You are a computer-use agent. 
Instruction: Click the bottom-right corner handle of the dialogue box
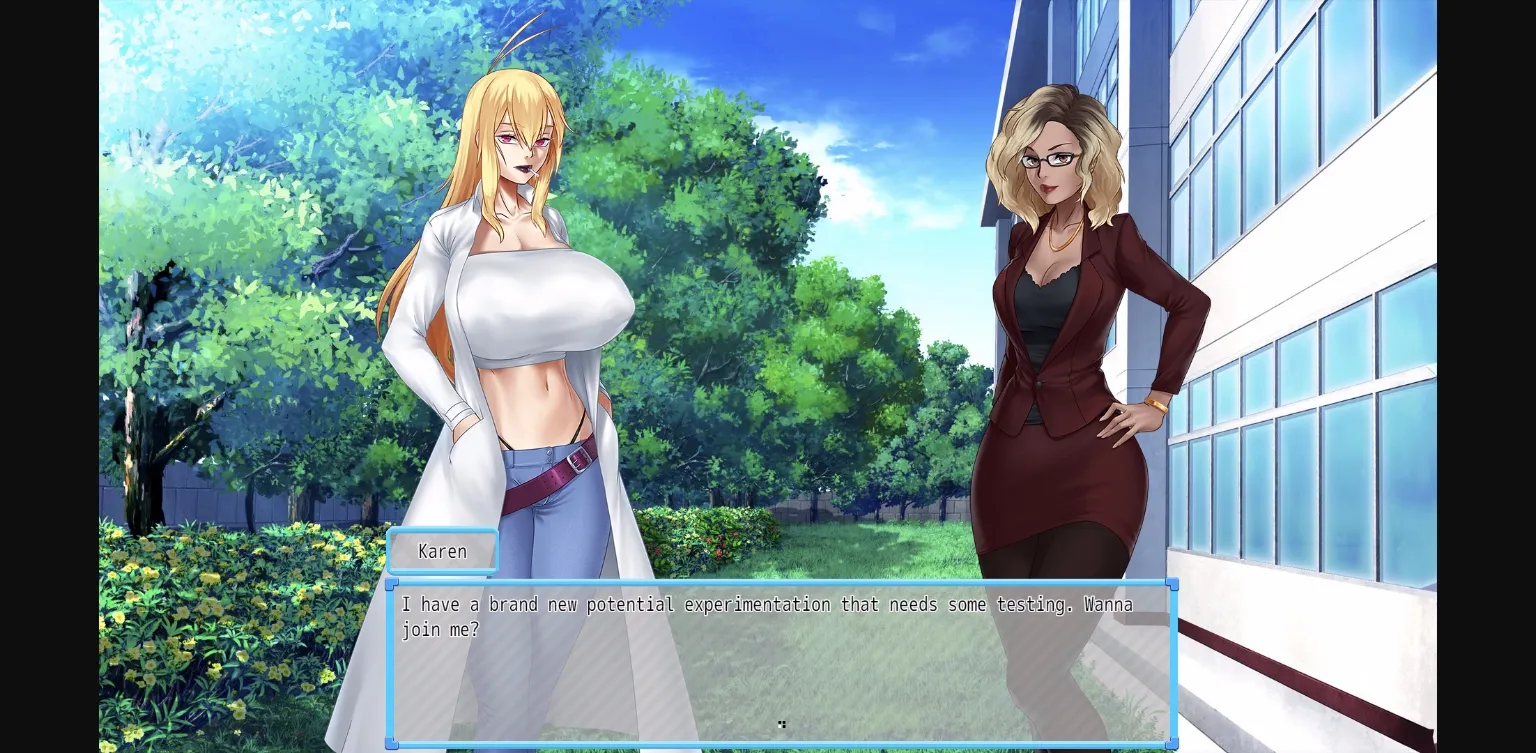tap(1171, 744)
